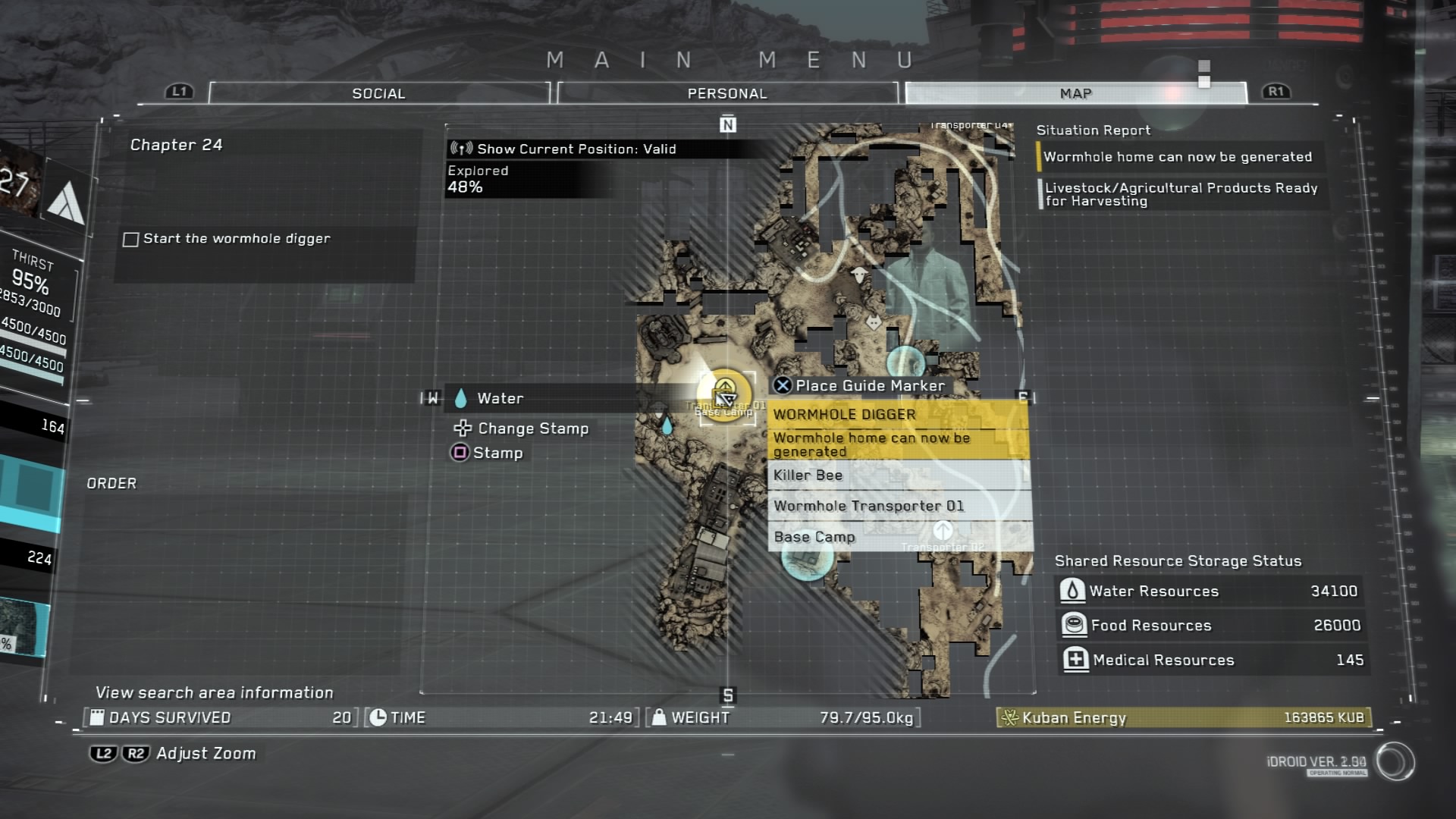Click the Kuban Energy bar
This screenshot has width=1456, height=819.
click(1183, 717)
